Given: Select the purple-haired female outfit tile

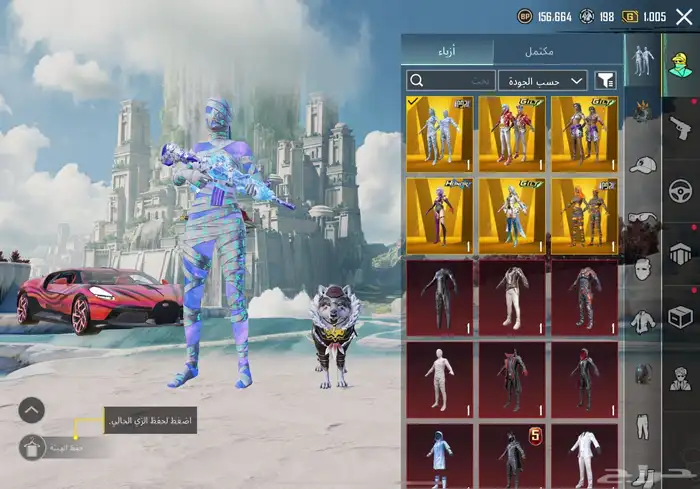Looking at the screenshot, I should coord(439,213).
